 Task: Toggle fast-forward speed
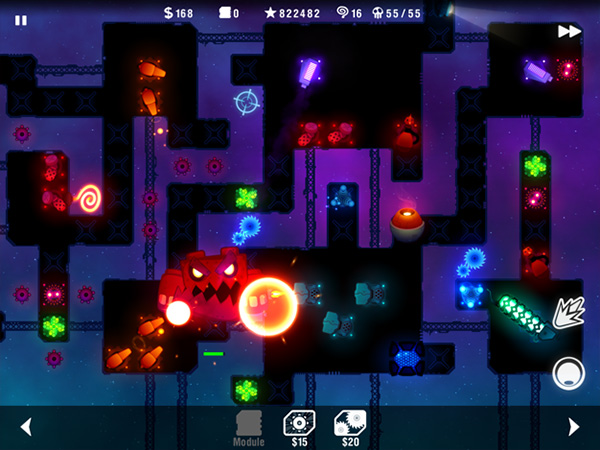[x=569, y=31]
